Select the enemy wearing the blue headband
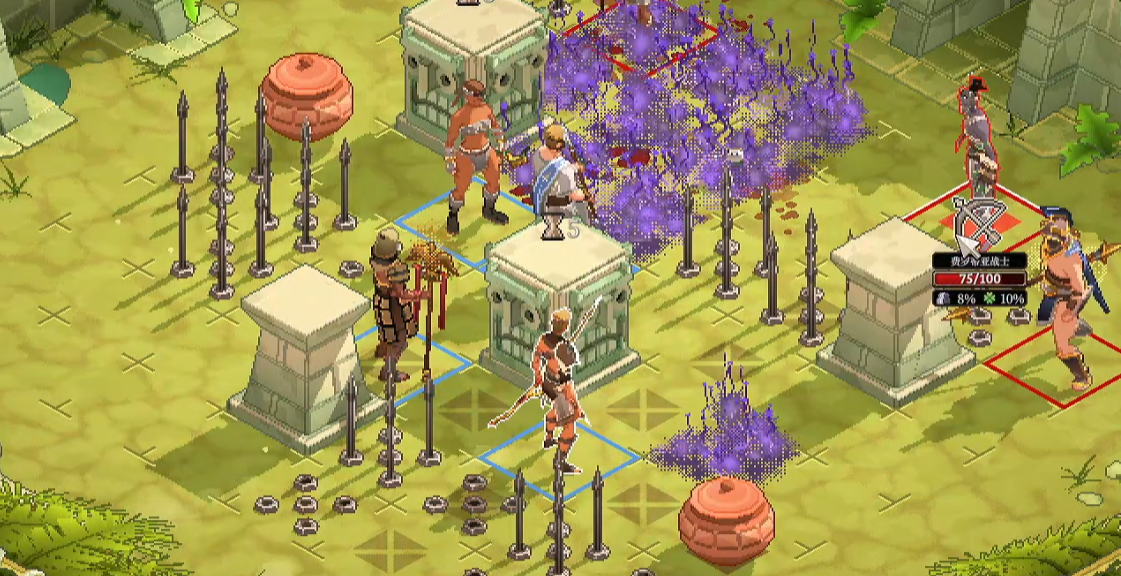This screenshot has width=1121, height=576. (1068, 290)
